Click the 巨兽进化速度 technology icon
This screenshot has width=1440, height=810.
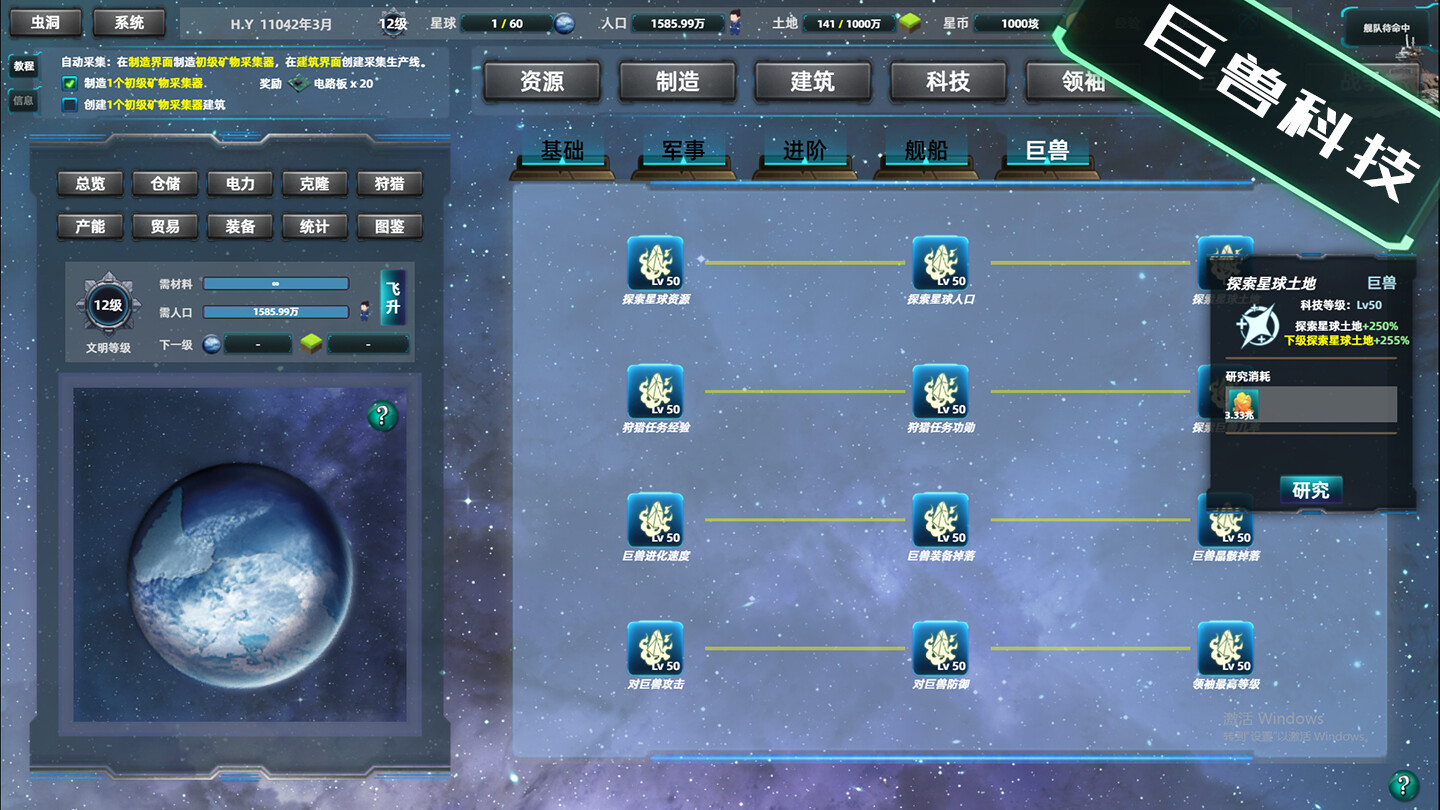[x=655, y=520]
